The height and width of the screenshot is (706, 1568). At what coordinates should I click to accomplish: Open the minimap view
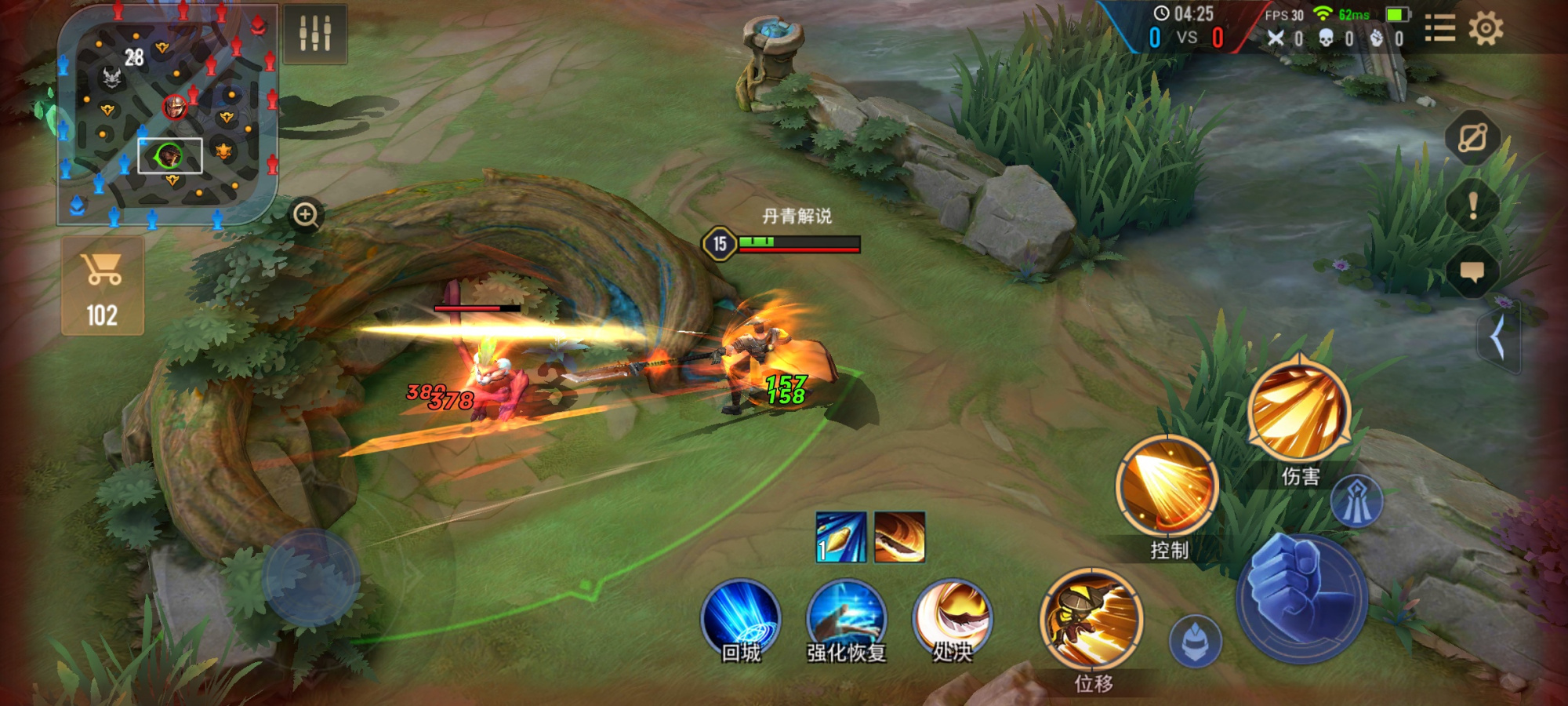tap(167, 115)
